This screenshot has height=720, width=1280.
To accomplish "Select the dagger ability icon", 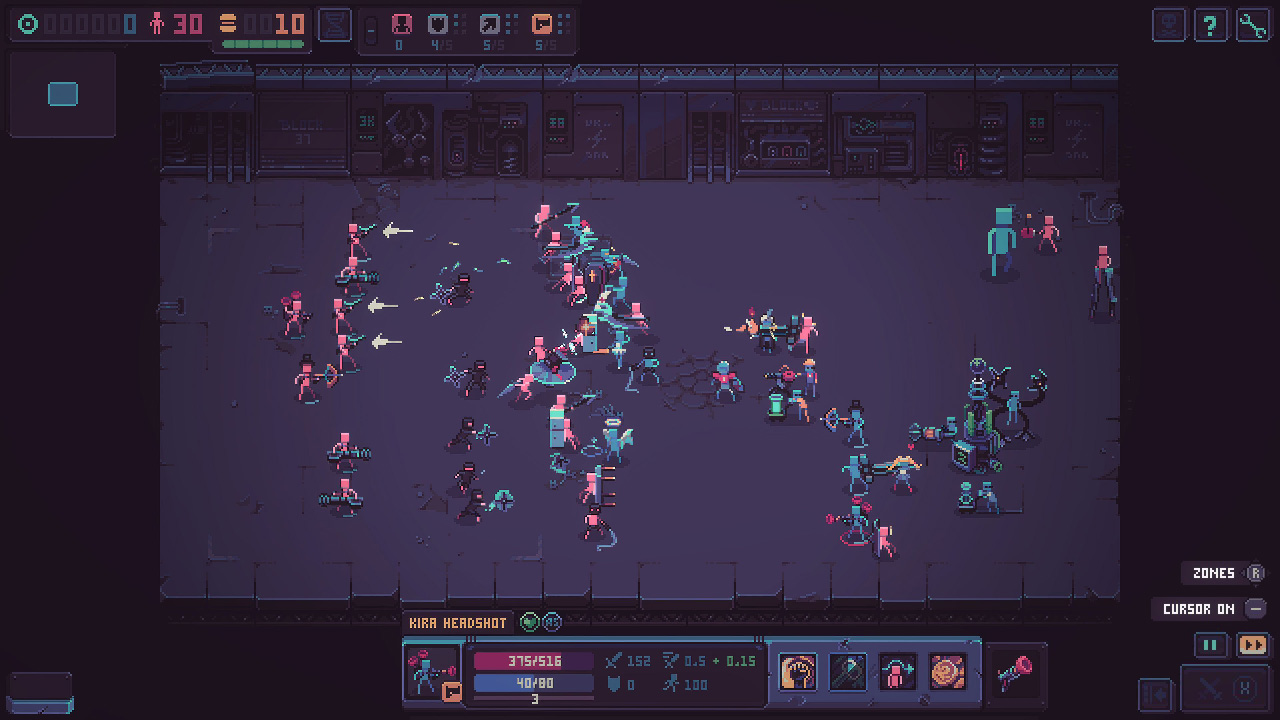I will click(847, 672).
